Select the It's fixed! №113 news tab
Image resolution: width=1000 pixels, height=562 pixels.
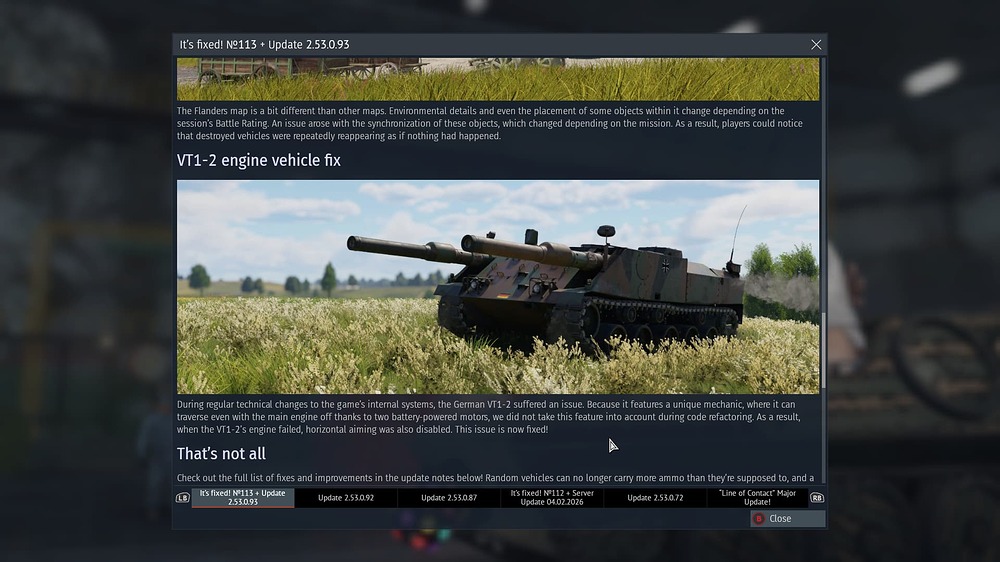coord(243,497)
